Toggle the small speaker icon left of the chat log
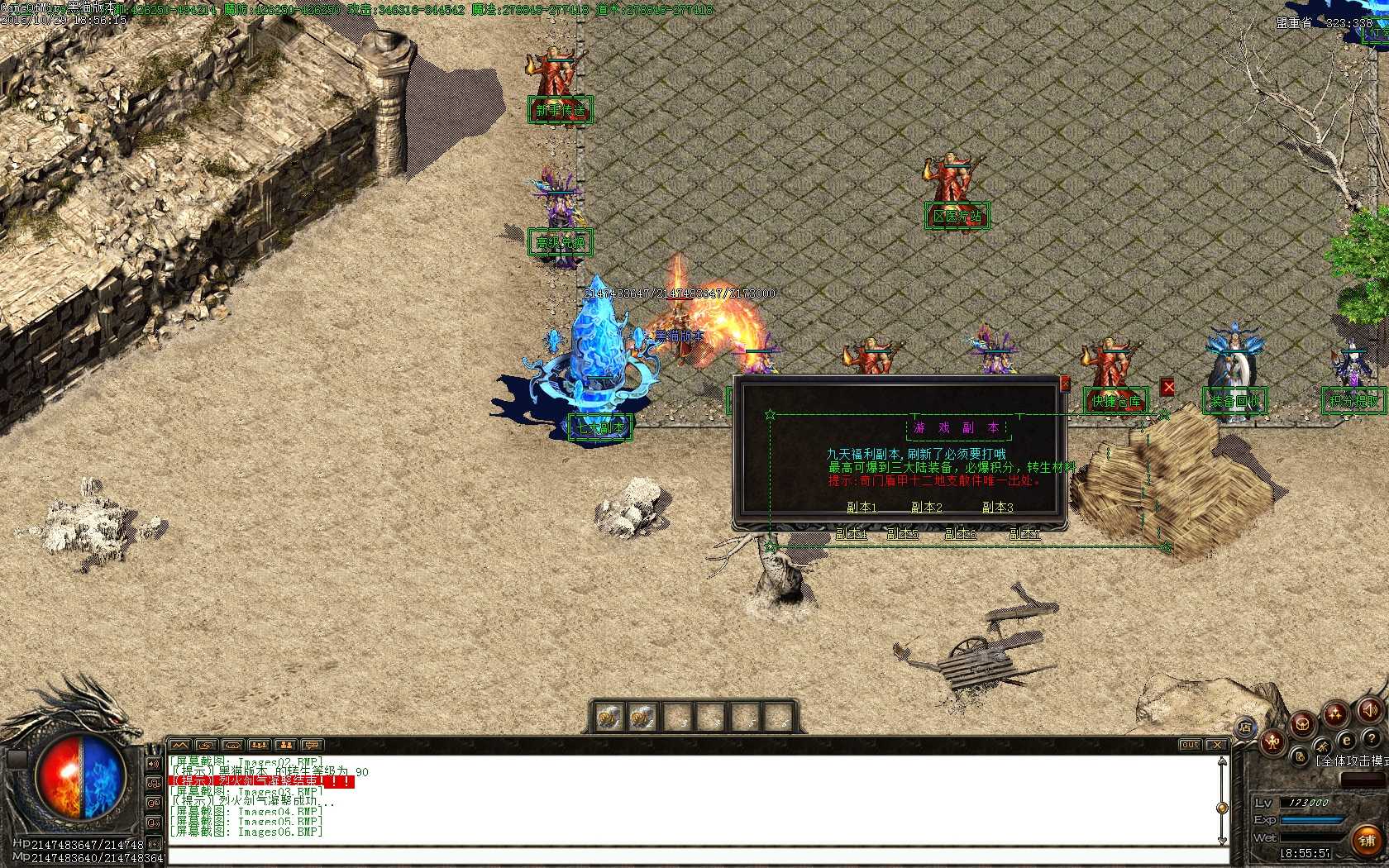1389x868 pixels. click(153, 763)
